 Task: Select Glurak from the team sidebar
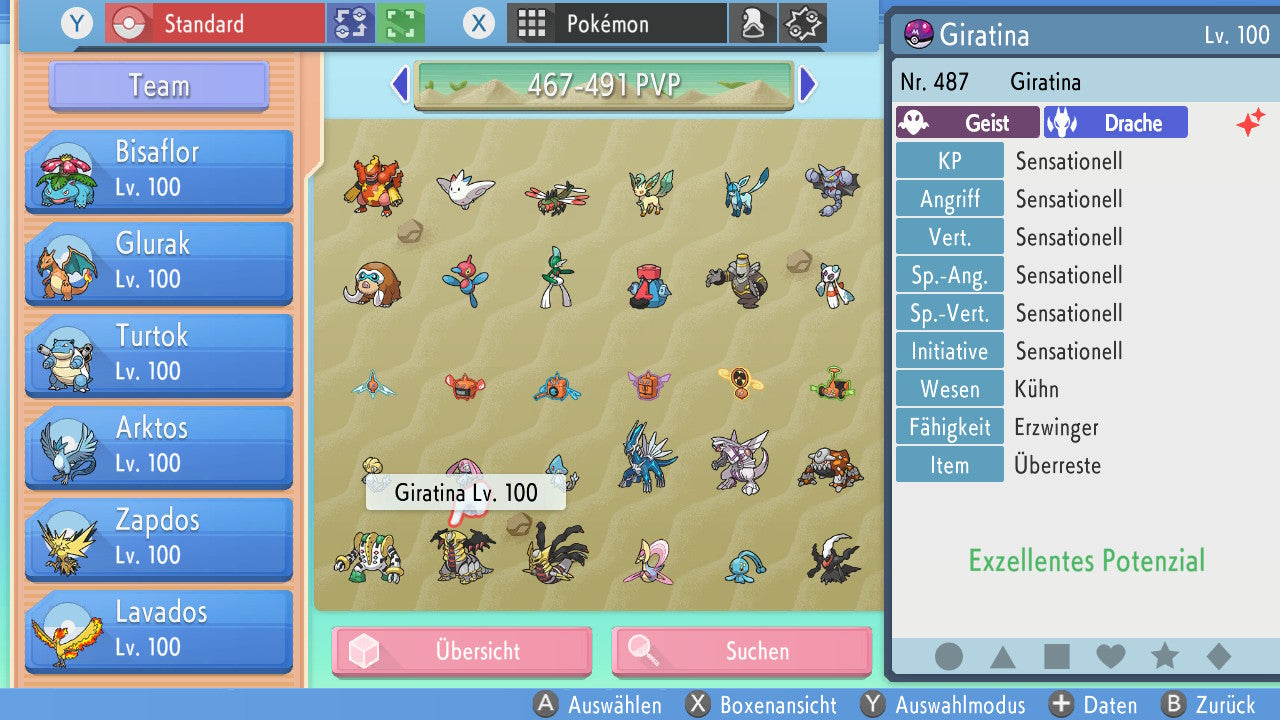click(158, 263)
